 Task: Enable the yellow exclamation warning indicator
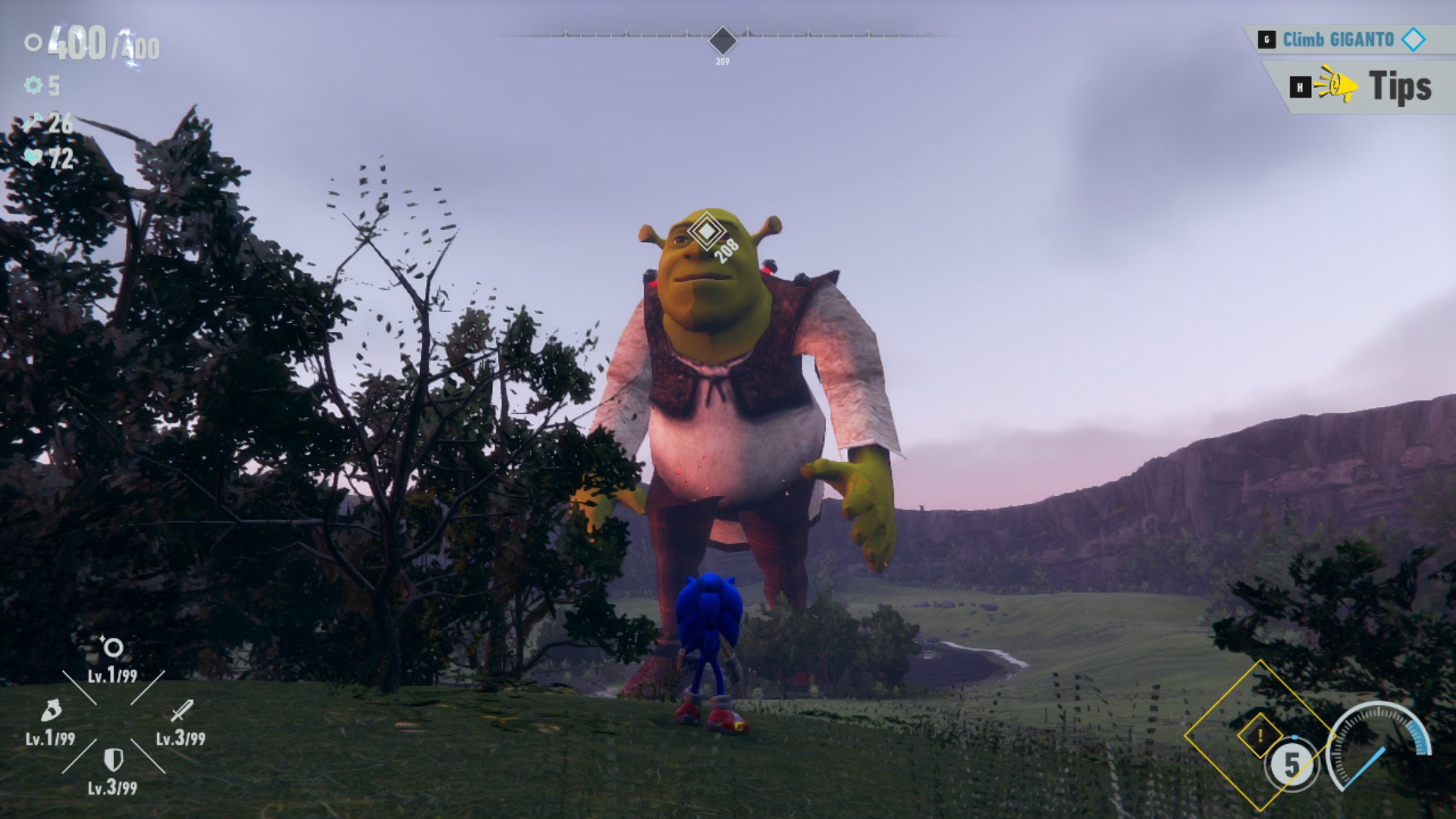click(1259, 736)
